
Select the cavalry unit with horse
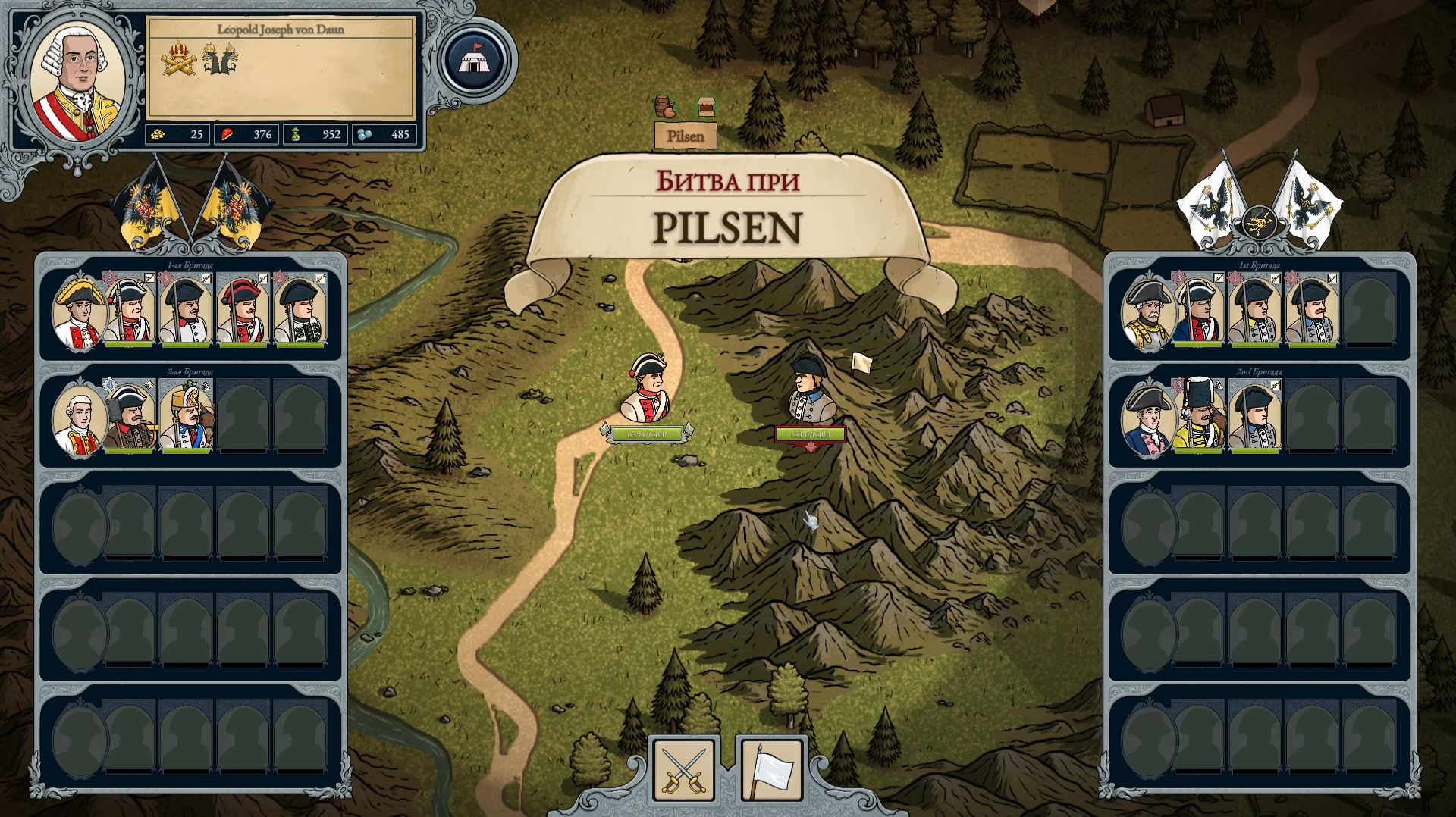[x=187, y=417]
